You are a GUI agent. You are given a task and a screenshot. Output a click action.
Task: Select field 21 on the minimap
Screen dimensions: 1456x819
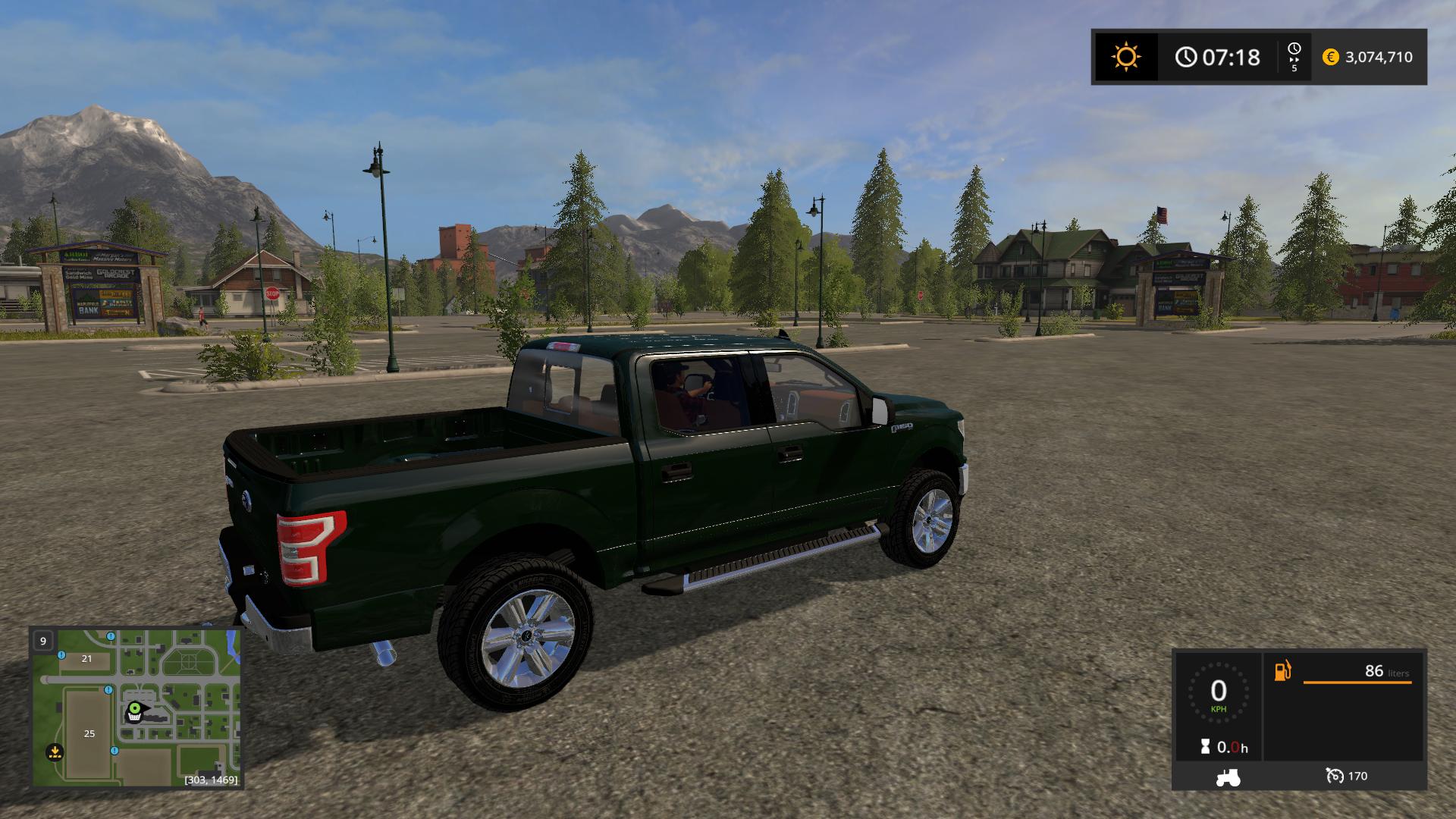[x=86, y=658]
